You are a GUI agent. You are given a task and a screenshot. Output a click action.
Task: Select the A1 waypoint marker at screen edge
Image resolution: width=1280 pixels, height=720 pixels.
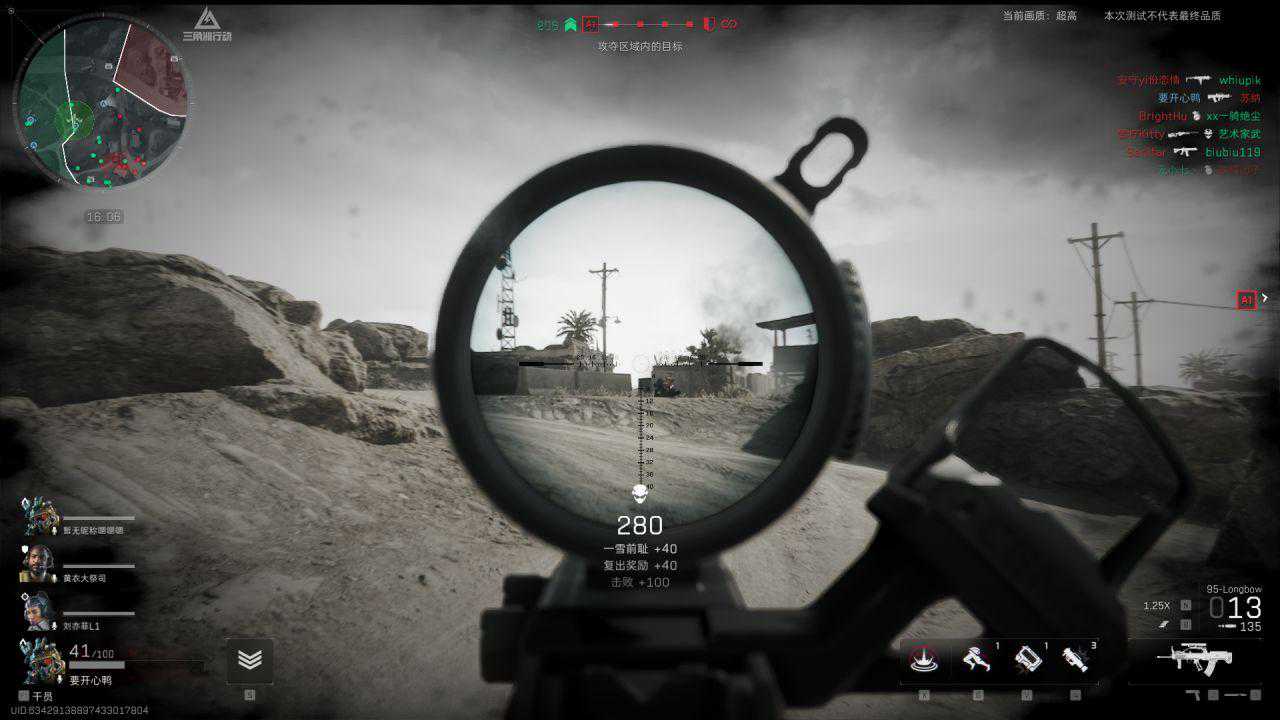(x=1246, y=300)
